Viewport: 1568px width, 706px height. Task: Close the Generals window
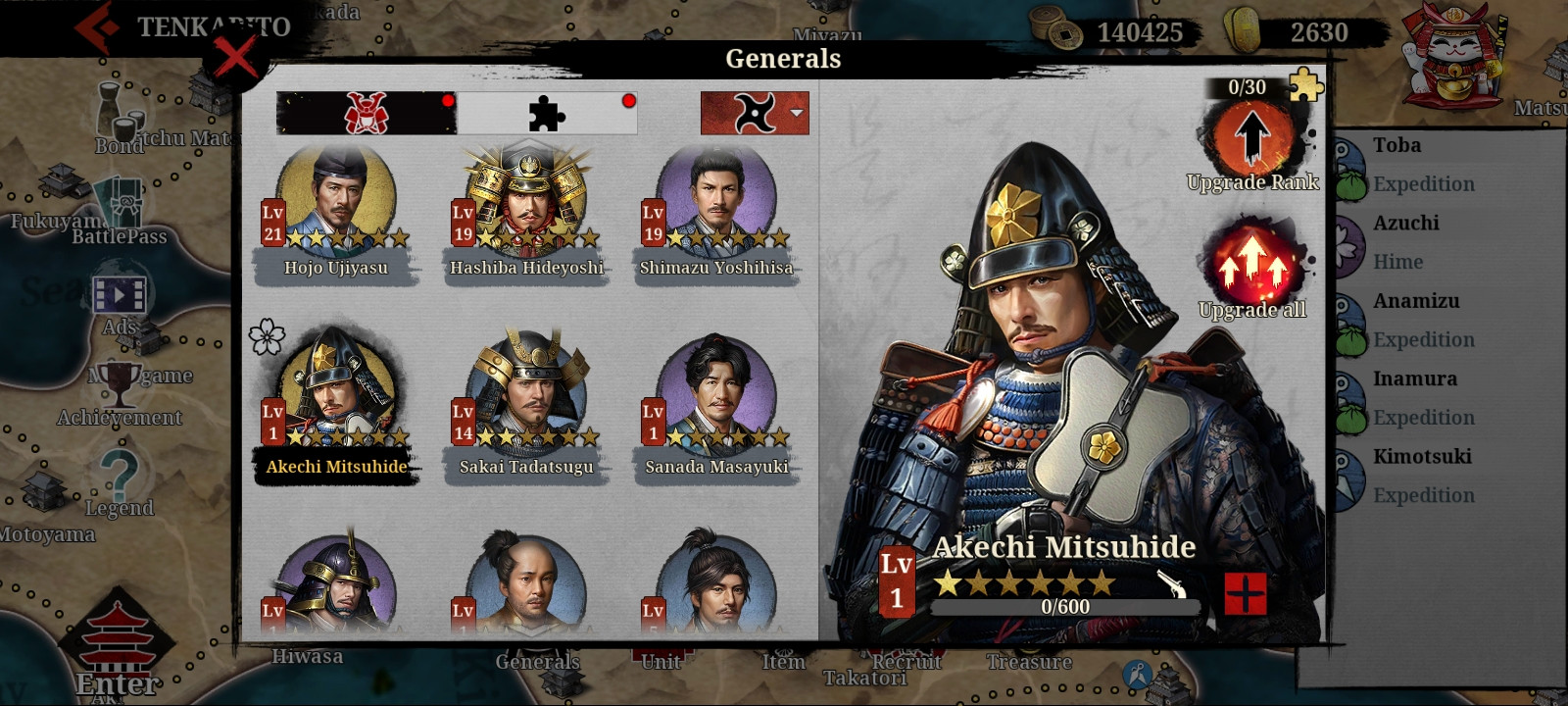pos(235,58)
